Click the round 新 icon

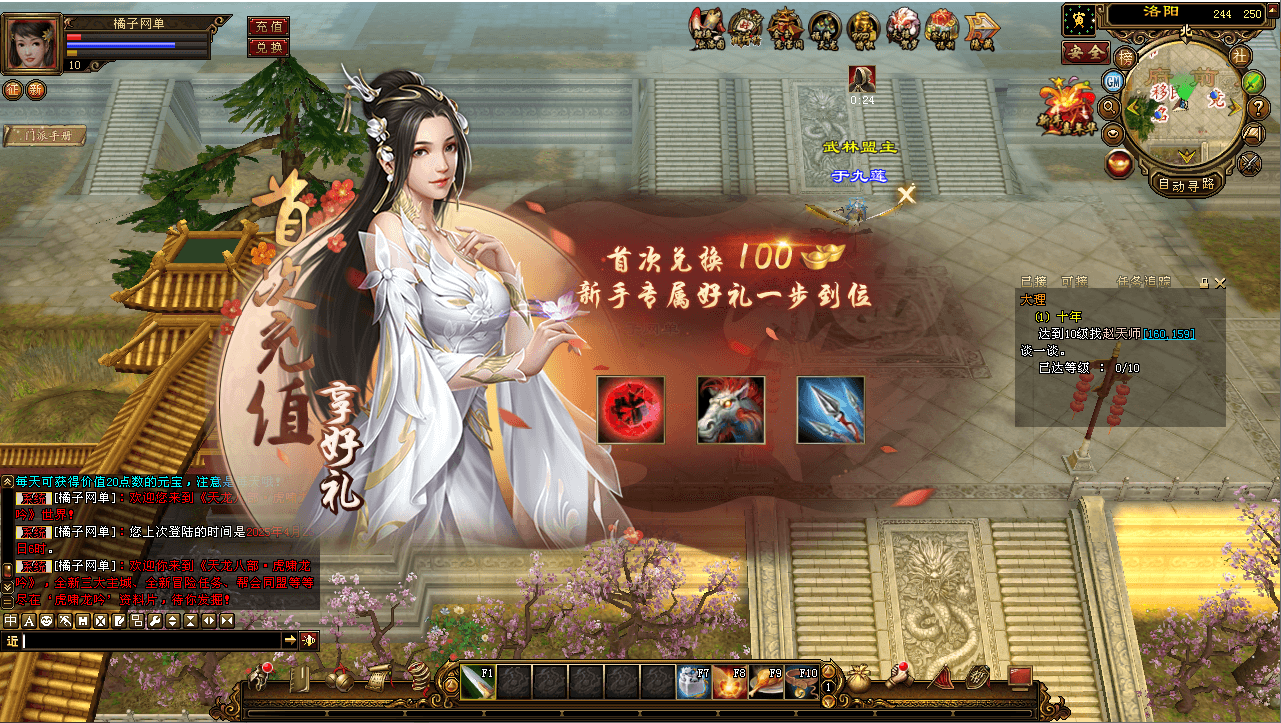pyautogui.click(x=36, y=90)
